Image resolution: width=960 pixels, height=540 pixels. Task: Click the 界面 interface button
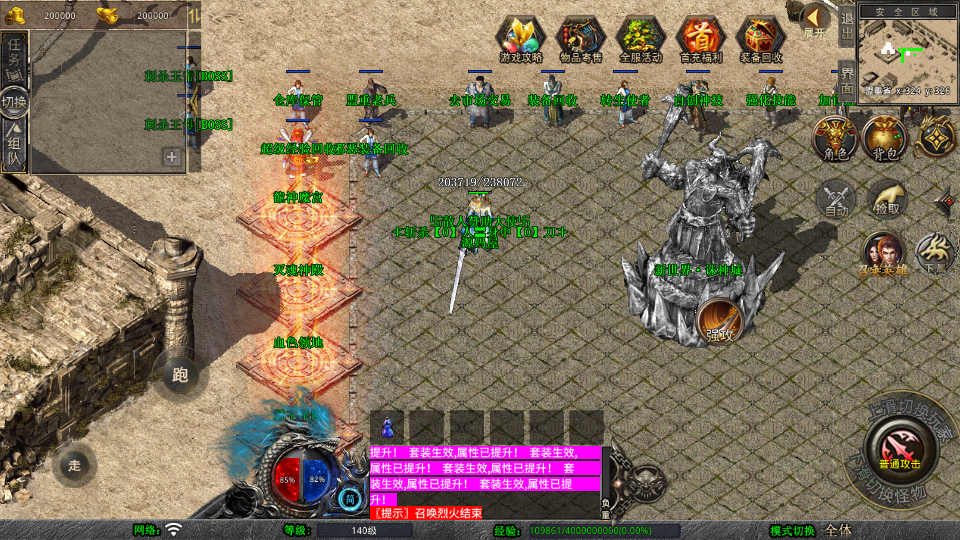(846, 79)
